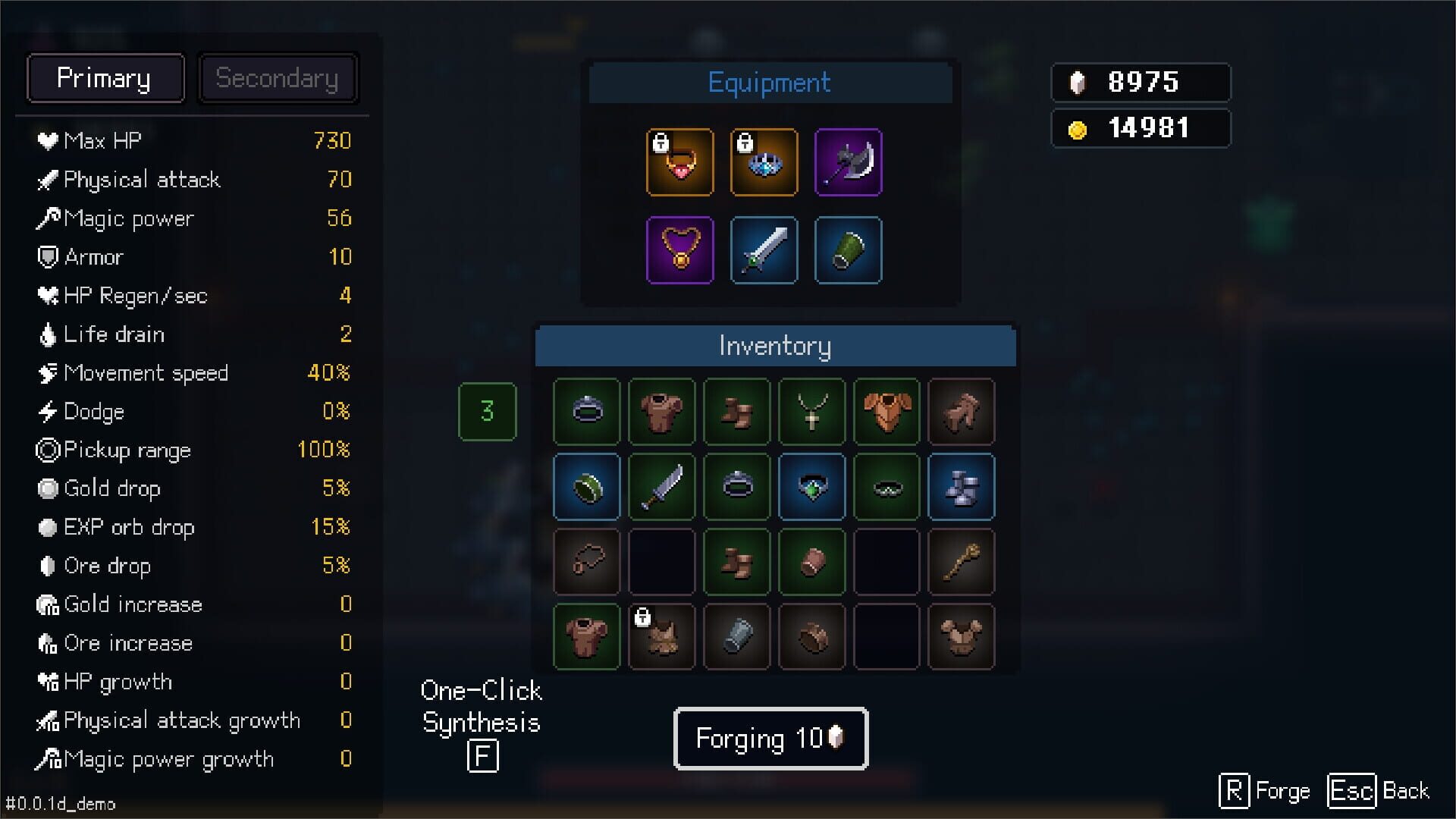Click the gold currency display showing 14981

(1141, 127)
